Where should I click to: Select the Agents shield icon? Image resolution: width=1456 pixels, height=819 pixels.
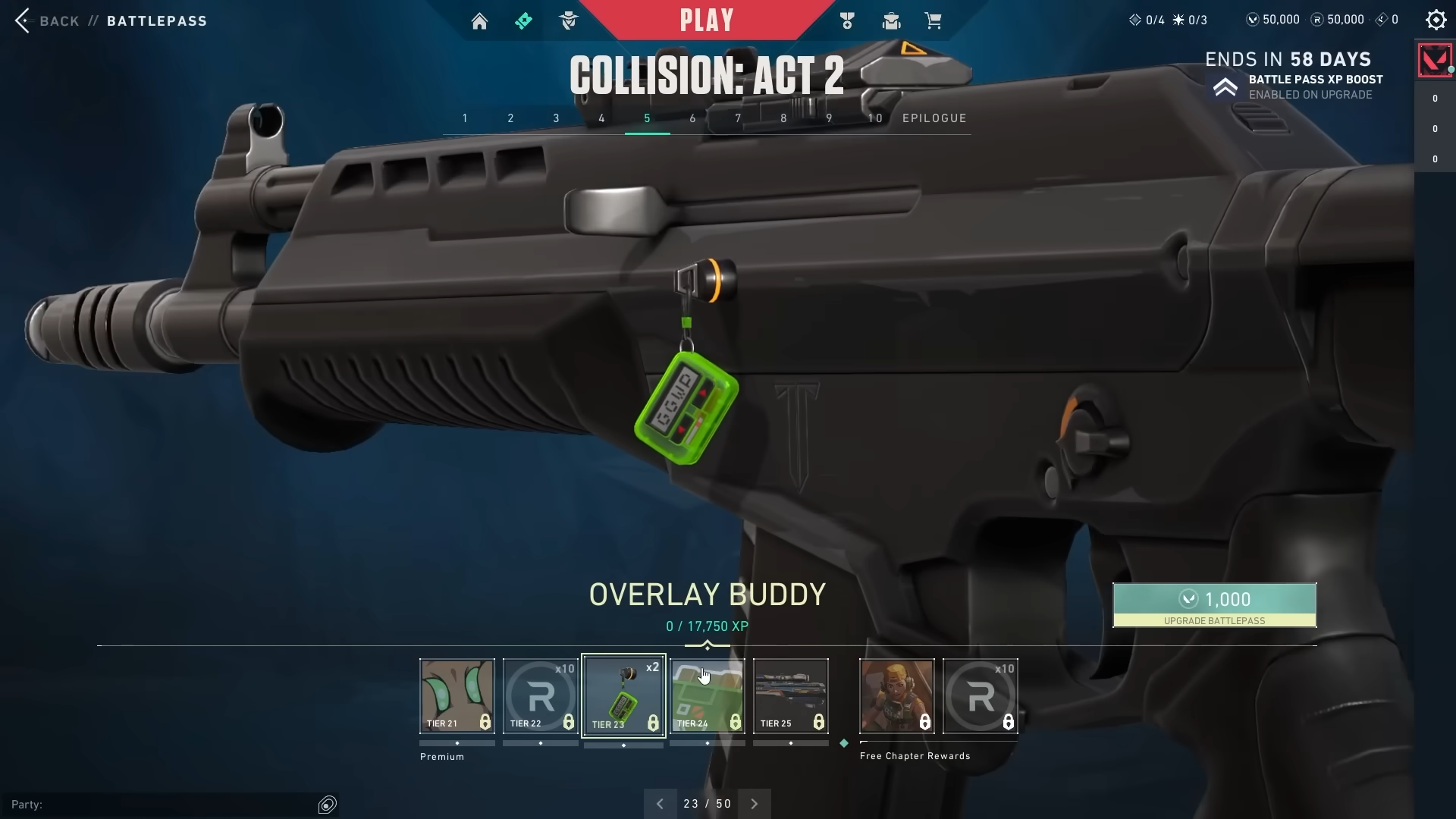pos(569,20)
